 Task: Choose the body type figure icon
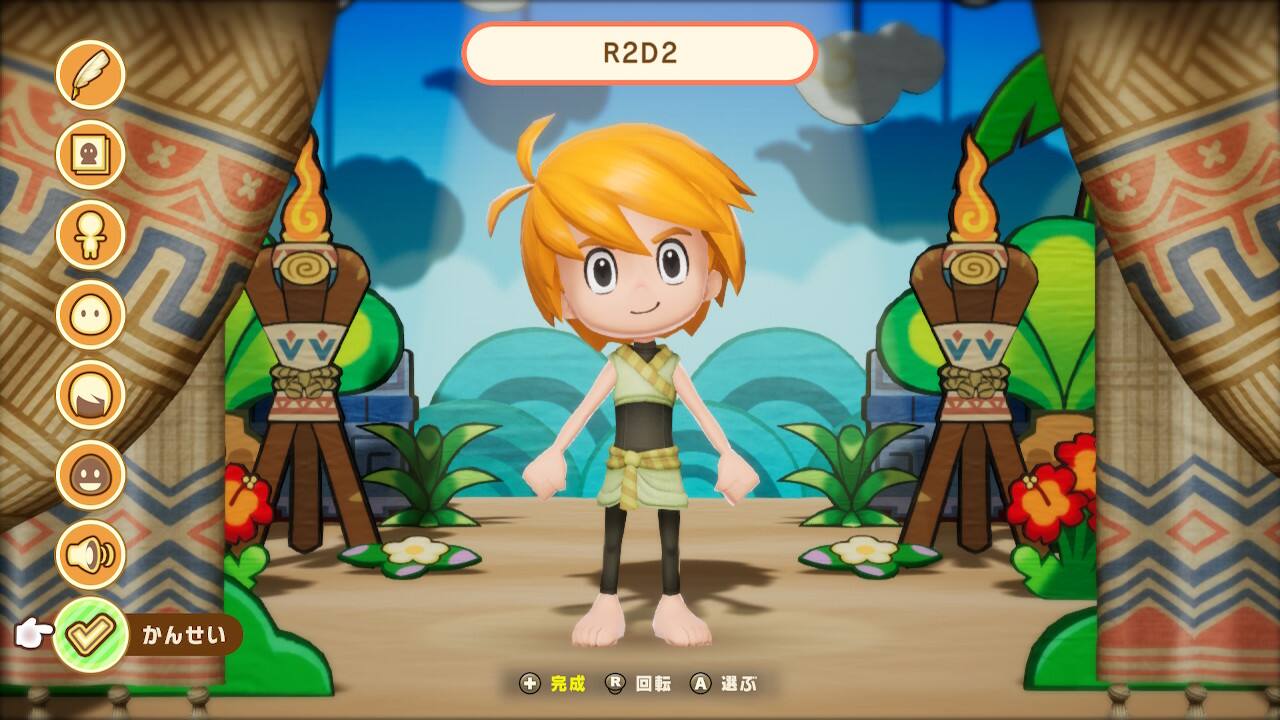point(90,234)
